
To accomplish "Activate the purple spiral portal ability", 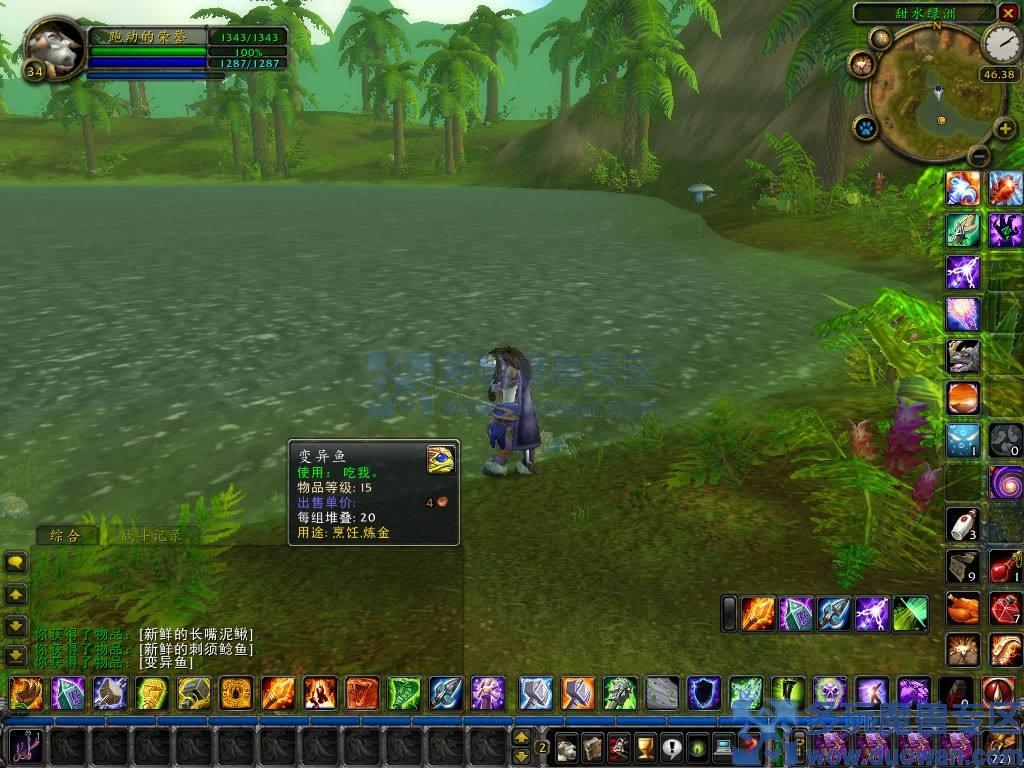I will (1005, 481).
